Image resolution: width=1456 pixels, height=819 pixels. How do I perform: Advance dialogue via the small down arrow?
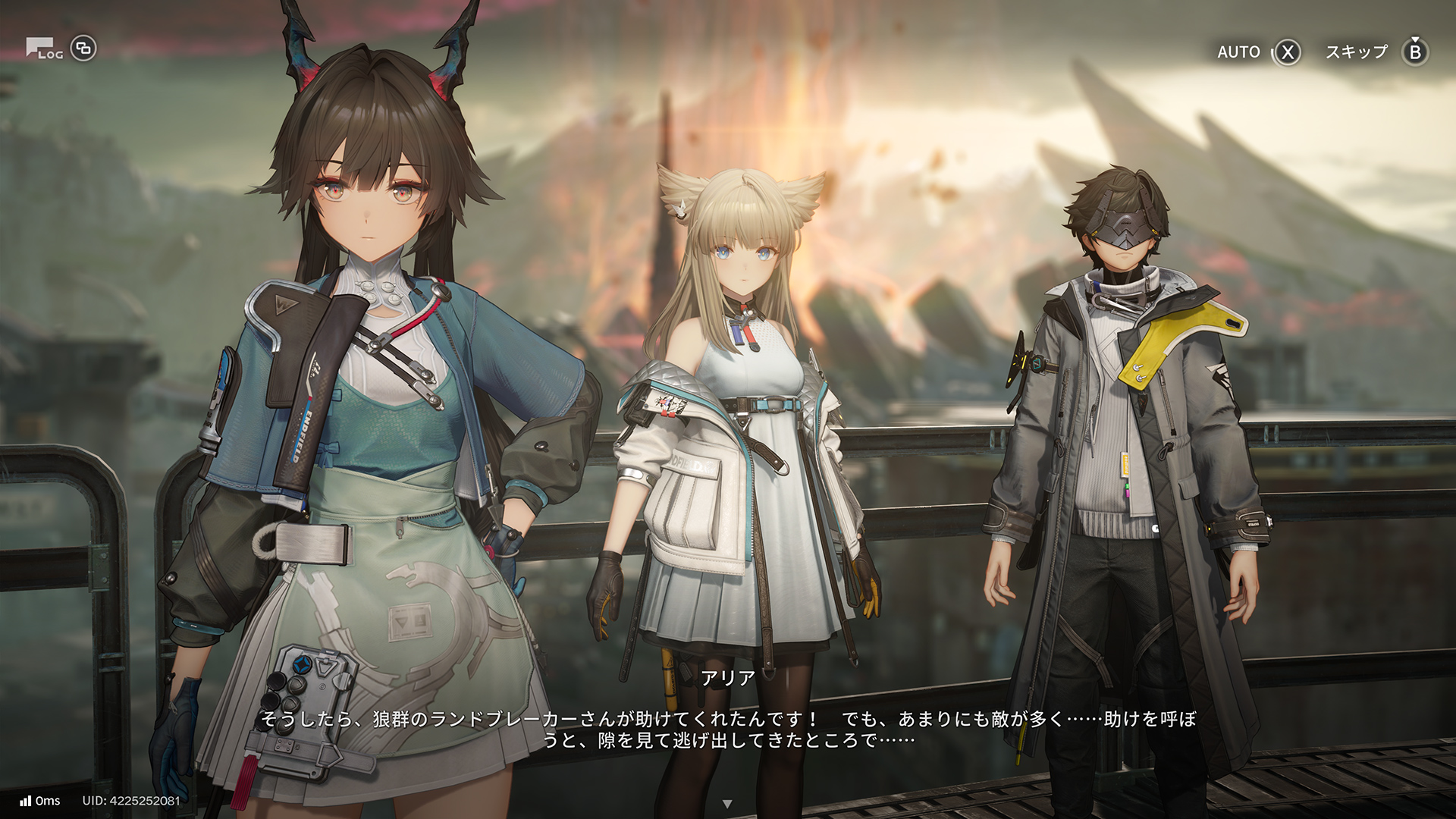click(x=727, y=804)
